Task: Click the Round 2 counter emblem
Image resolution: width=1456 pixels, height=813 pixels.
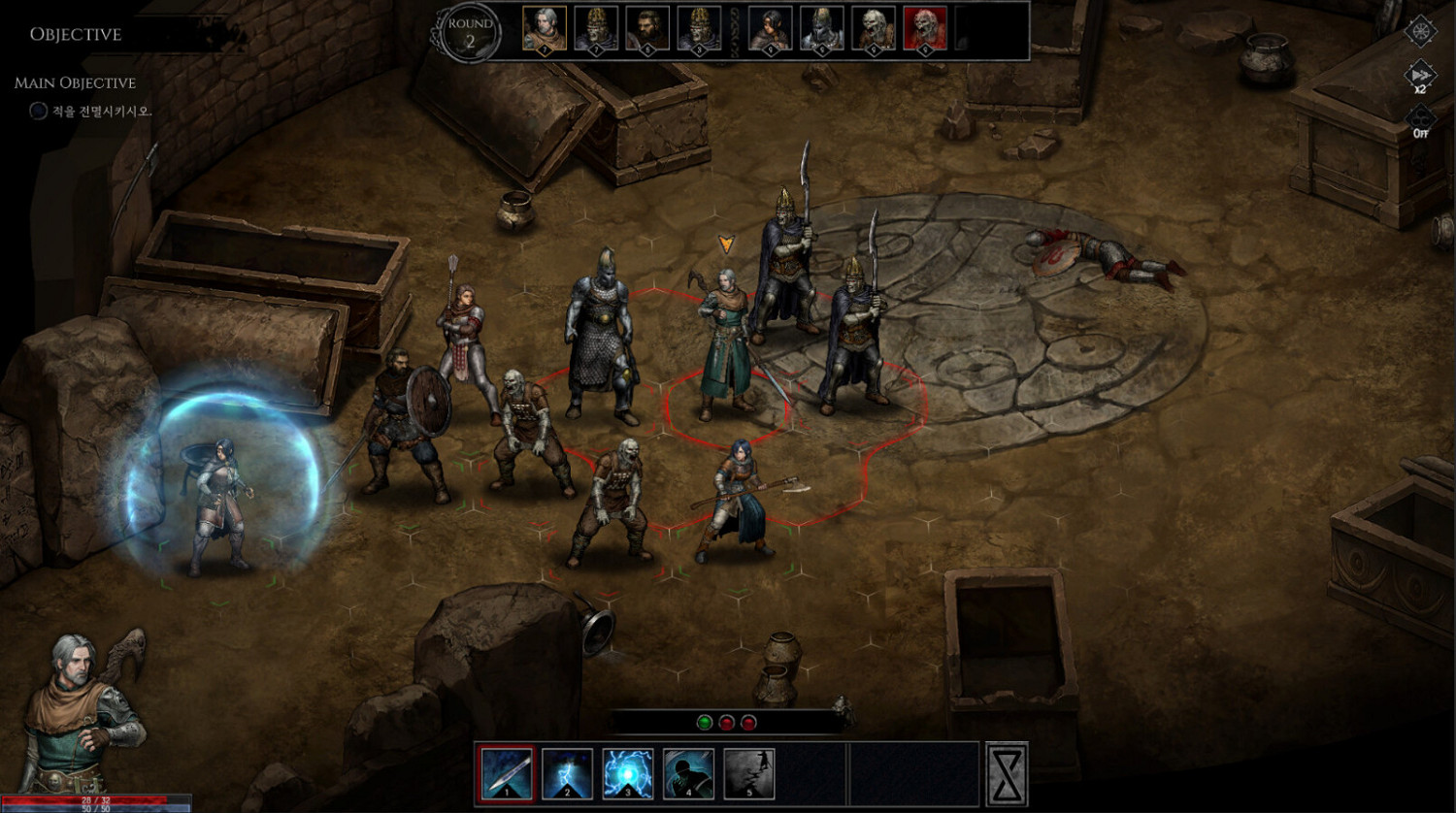Action: 469,32
